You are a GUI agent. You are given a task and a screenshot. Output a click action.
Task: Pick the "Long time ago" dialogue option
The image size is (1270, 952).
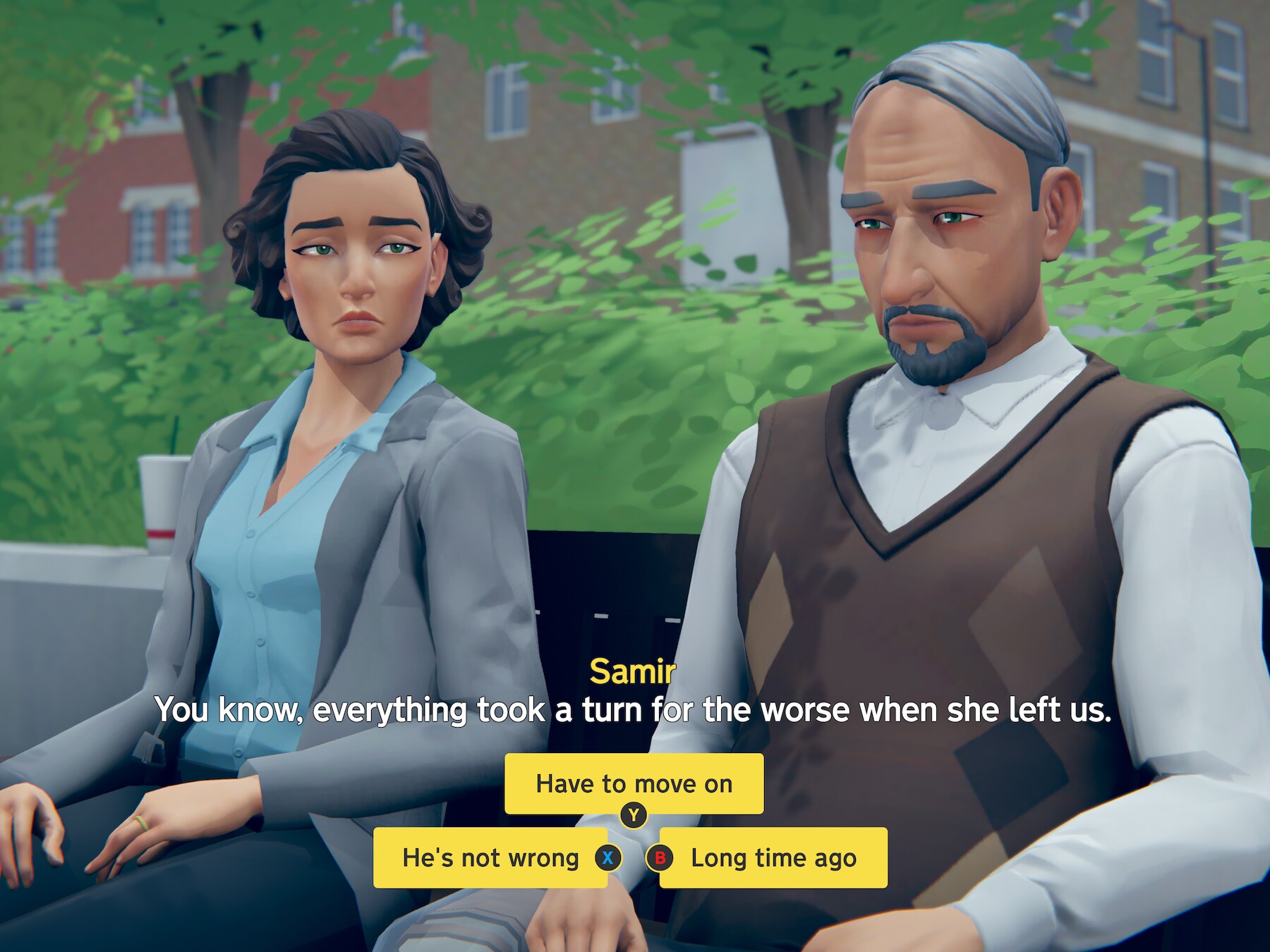click(x=773, y=858)
